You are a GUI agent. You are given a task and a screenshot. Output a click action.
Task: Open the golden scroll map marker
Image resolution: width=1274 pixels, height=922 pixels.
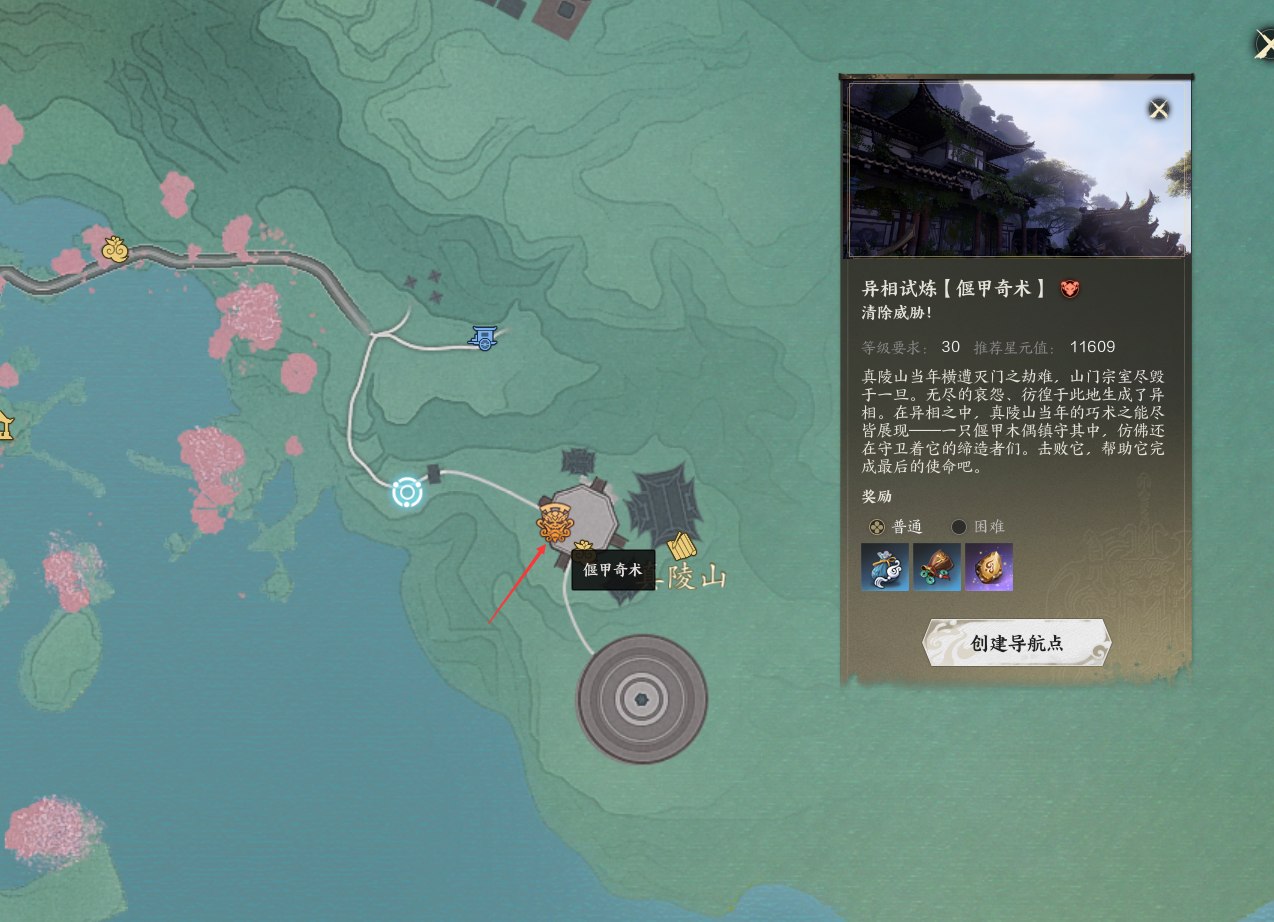click(x=682, y=548)
